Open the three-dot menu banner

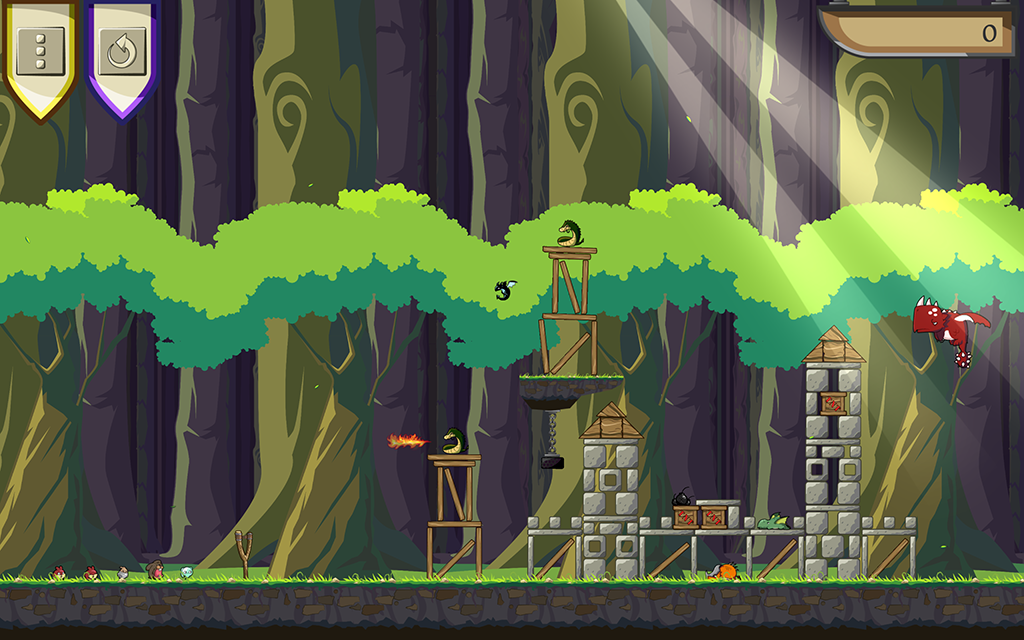40,48
